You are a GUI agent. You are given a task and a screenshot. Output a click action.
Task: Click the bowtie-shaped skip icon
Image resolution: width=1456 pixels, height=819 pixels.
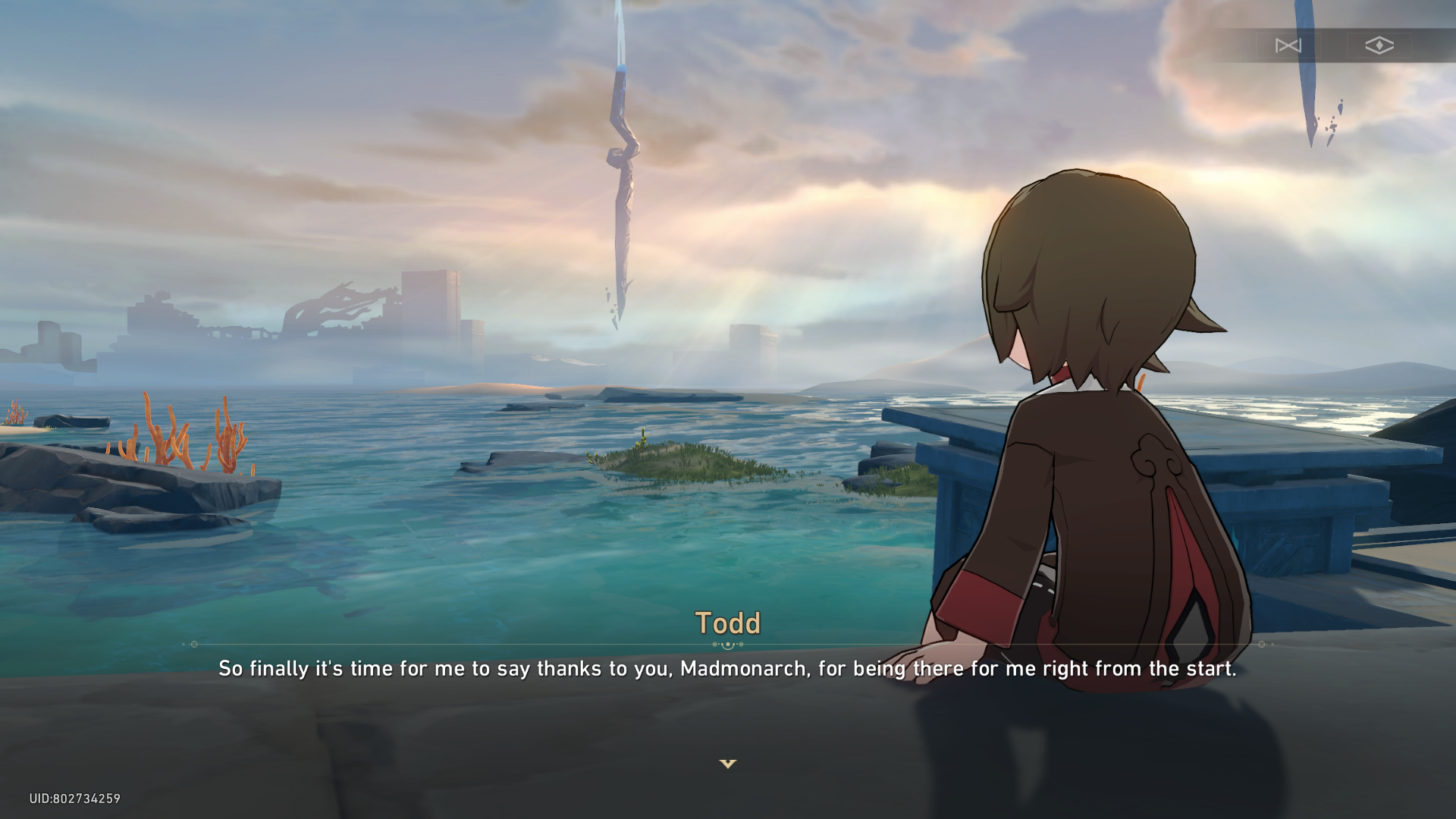click(1288, 45)
